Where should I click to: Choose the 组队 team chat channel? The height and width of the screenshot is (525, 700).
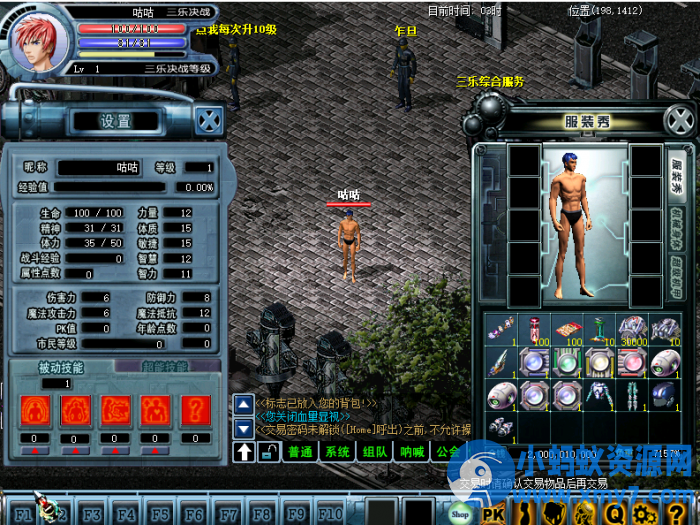[375, 452]
